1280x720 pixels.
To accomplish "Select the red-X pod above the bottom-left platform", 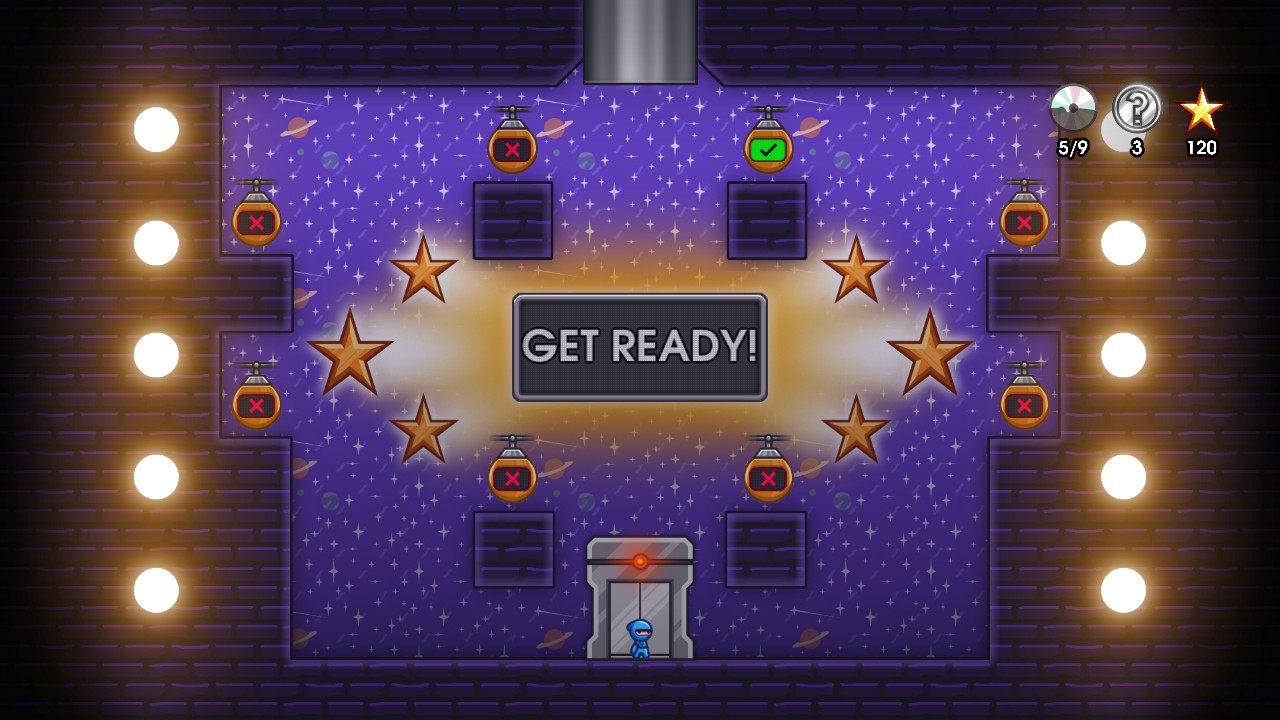I will click(x=513, y=477).
